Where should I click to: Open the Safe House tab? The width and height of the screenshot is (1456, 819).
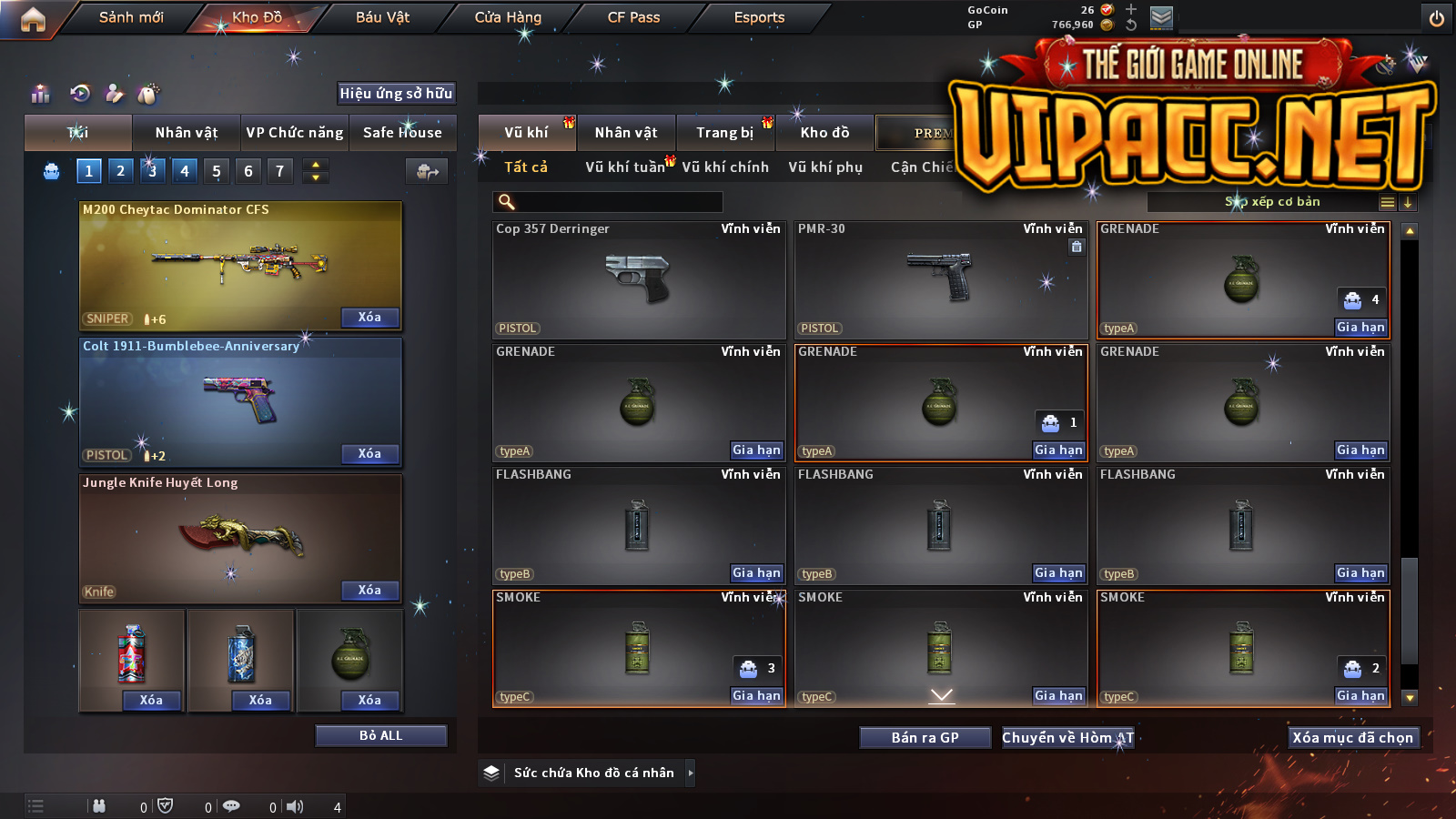pyautogui.click(x=402, y=133)
